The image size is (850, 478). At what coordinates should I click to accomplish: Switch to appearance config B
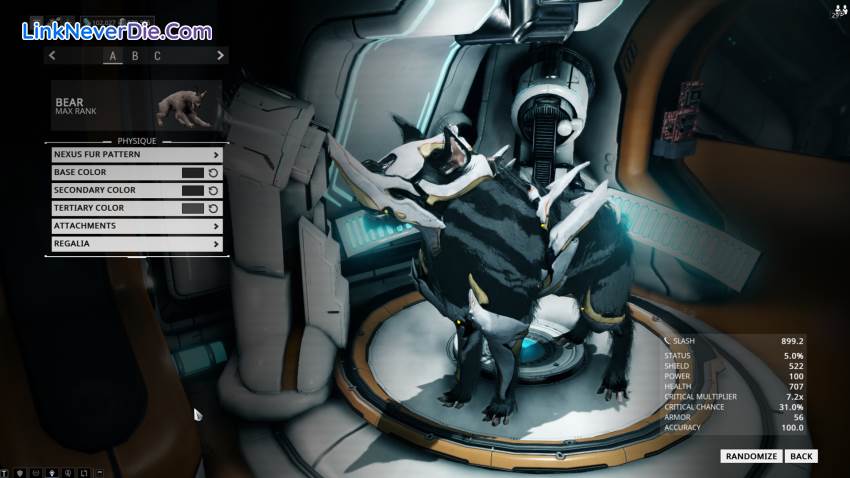point(135,56)
